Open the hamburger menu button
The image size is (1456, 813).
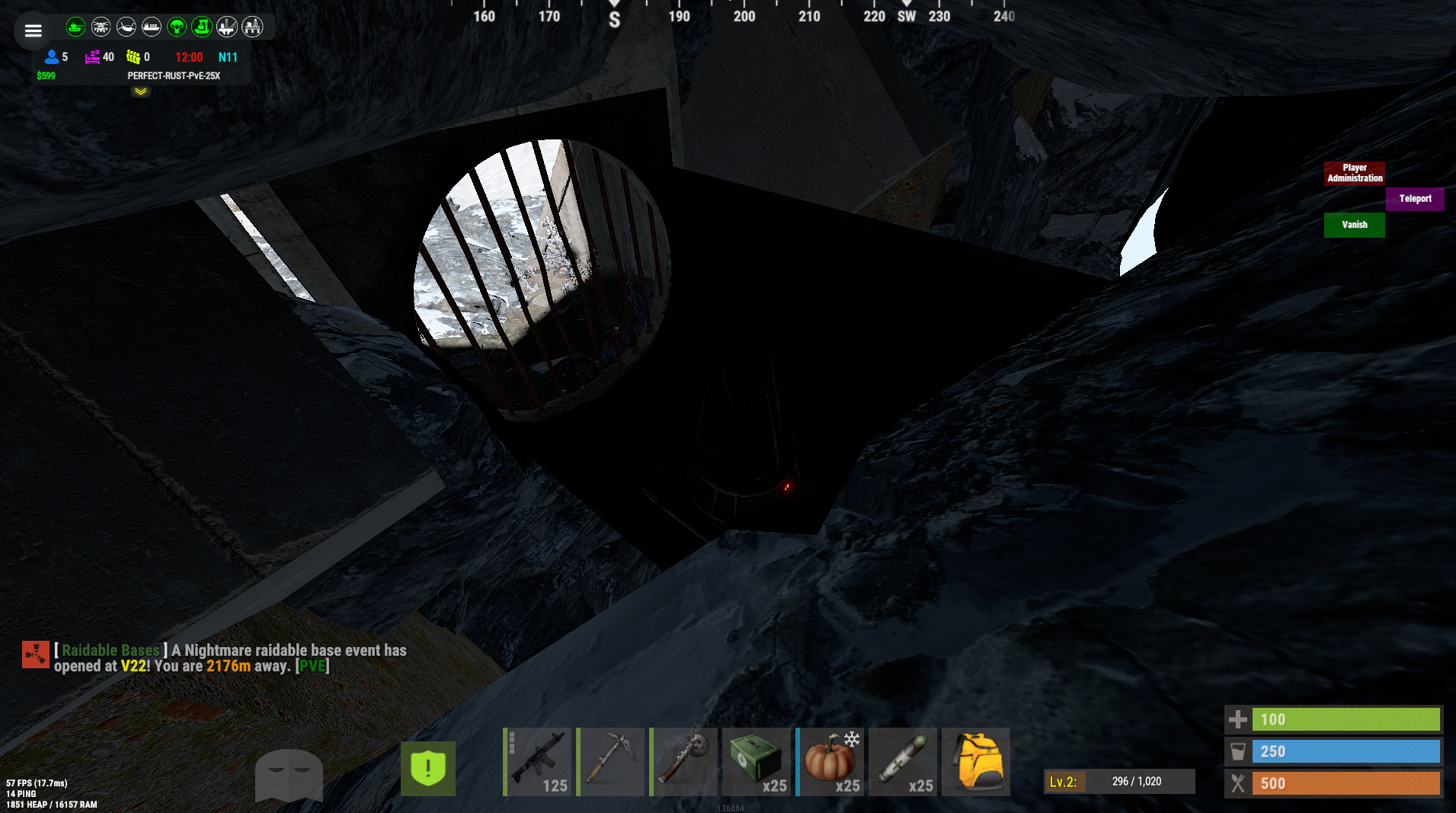[33, 31]
